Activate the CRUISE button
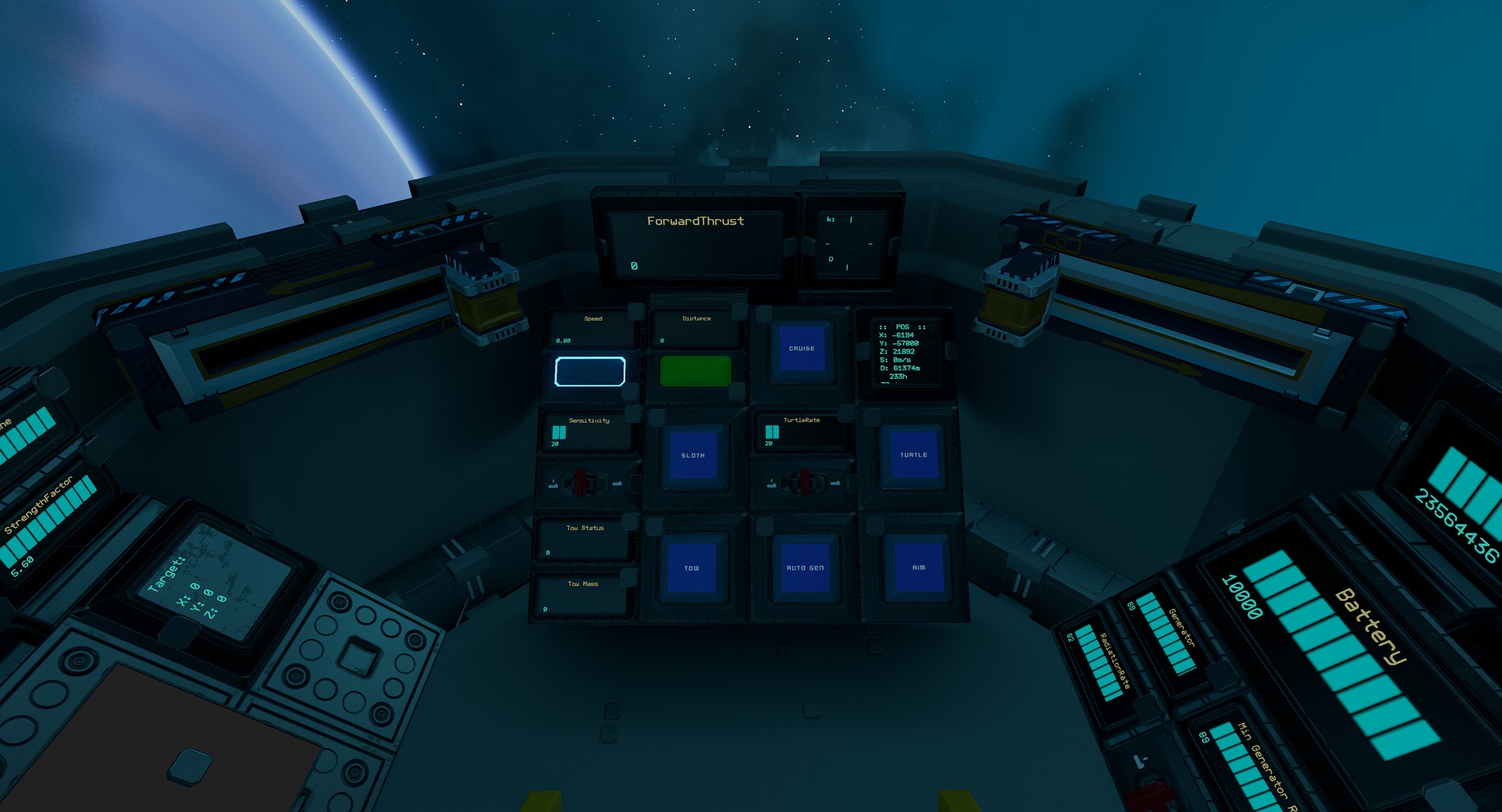This screenshot has width=1502, height=812. coord(801,349)
